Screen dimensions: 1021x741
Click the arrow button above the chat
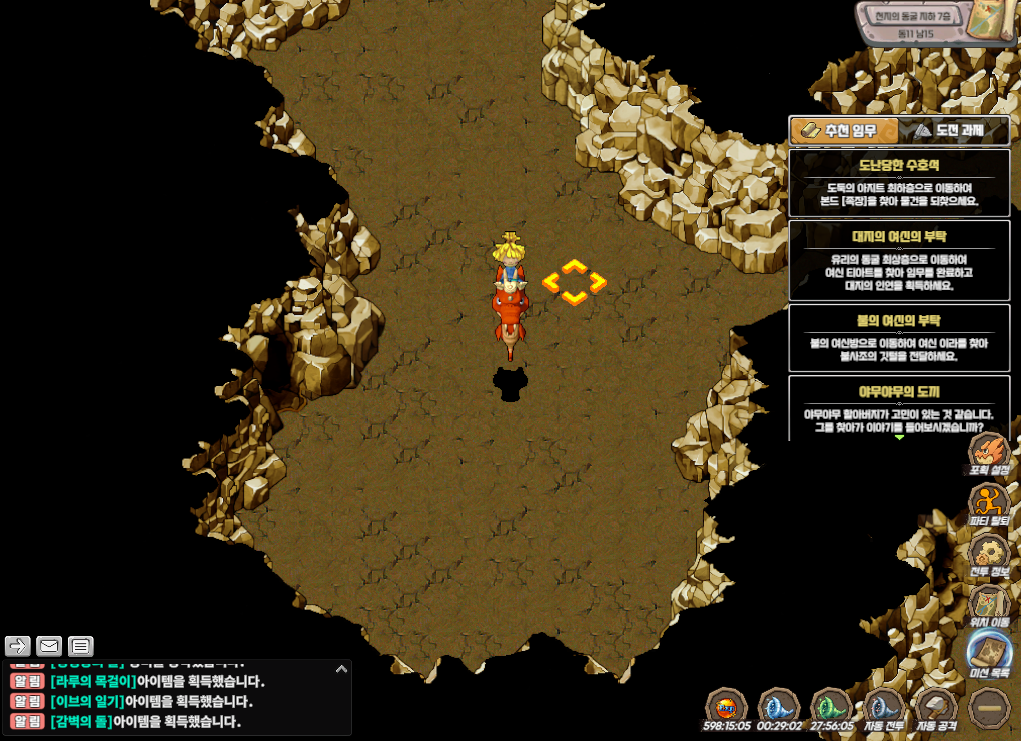click(18, 646)
